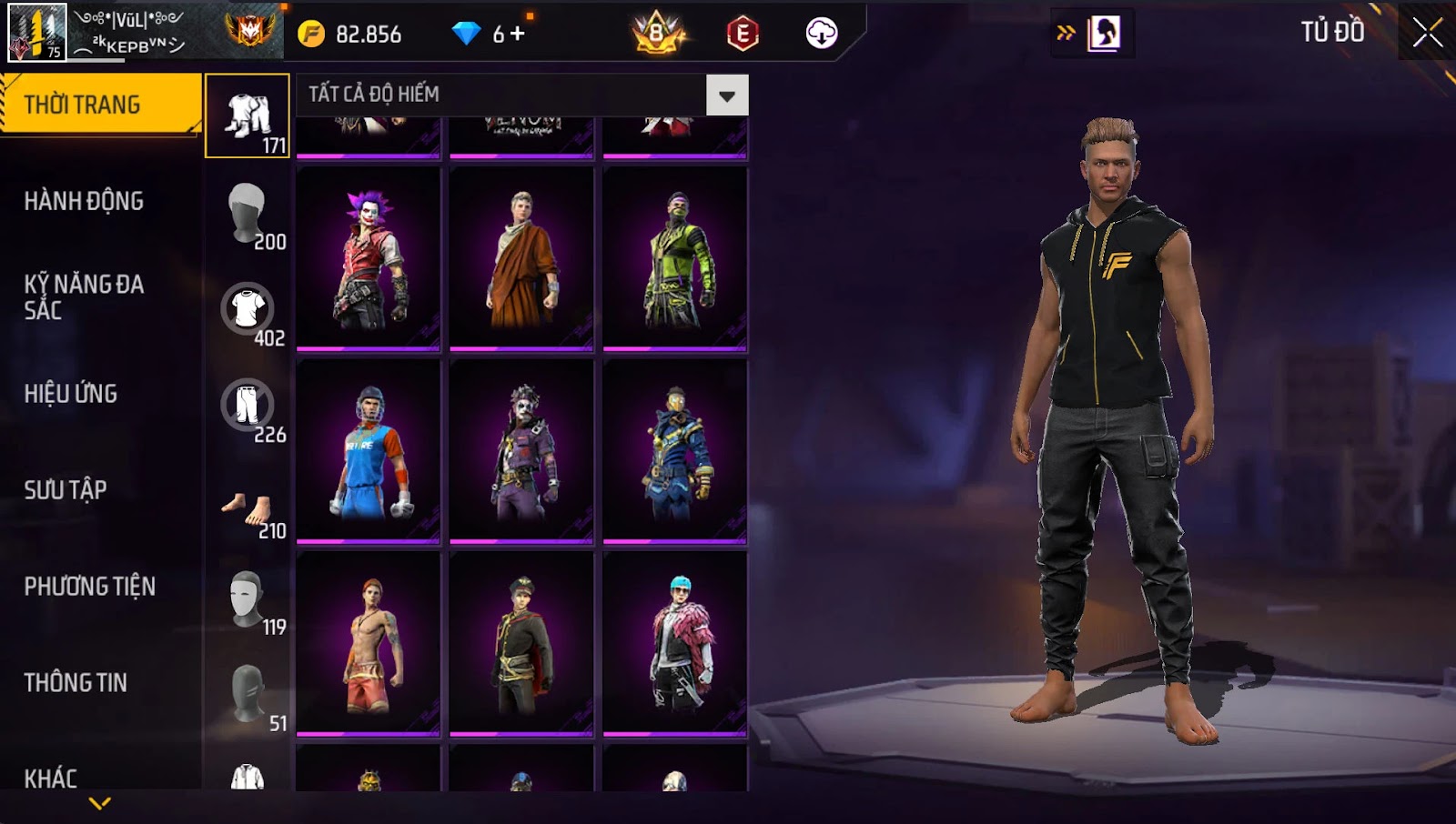Select the face mask category with 119 items

point(248,599)
